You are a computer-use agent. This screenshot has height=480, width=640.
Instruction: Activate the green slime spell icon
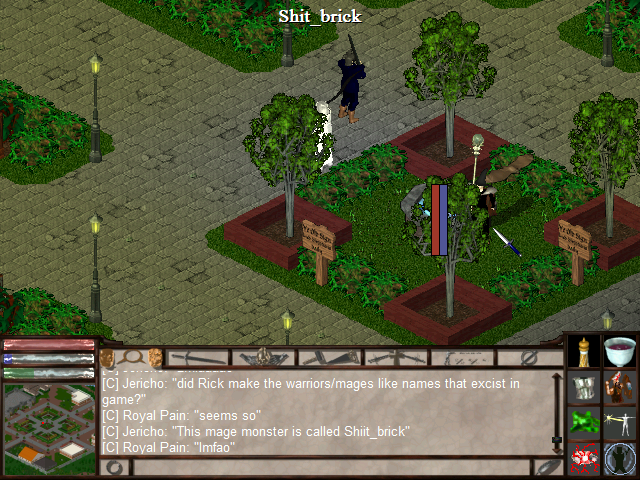click(x=585, y=423)
